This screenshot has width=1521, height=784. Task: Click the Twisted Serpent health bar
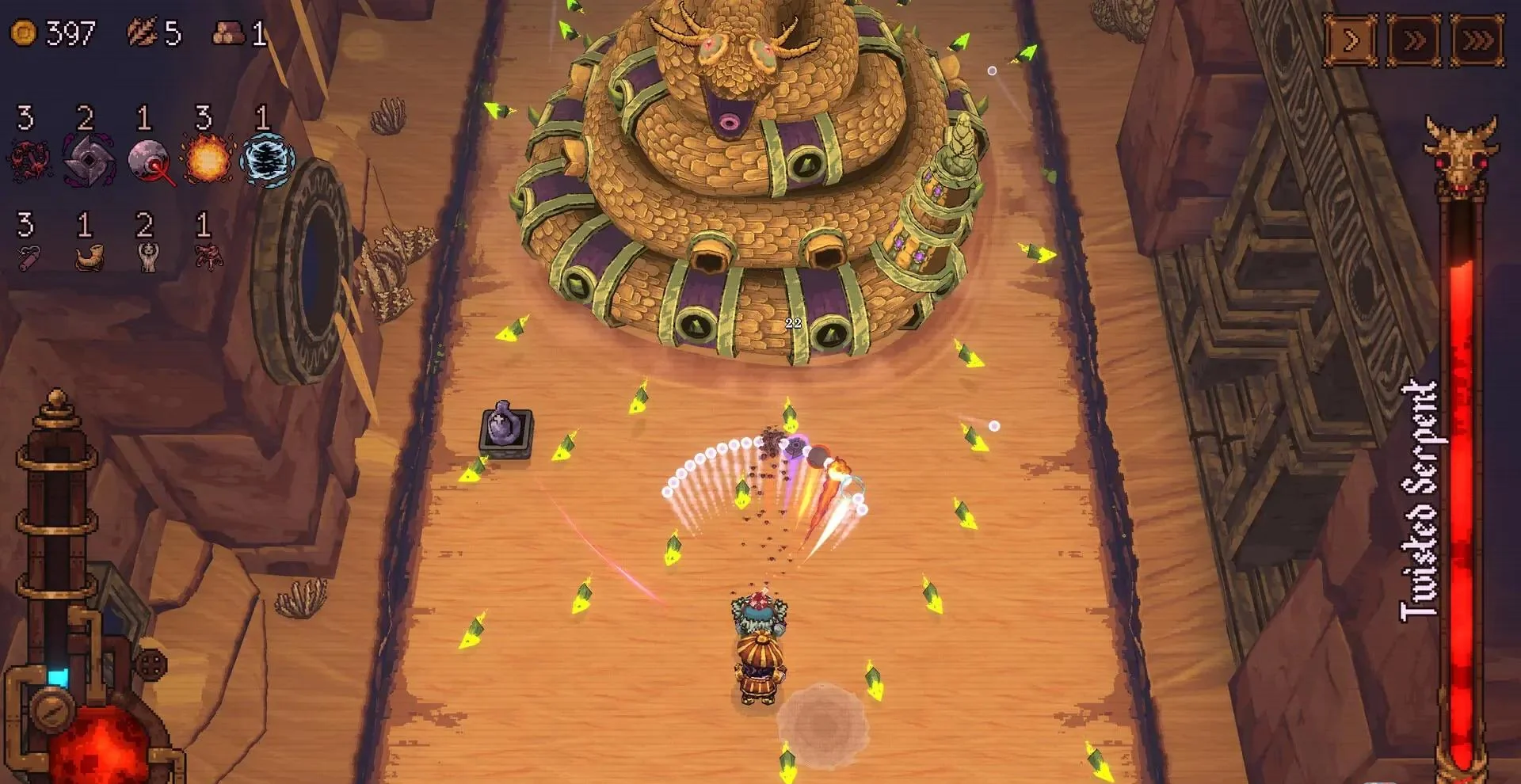coord(1464,475)
